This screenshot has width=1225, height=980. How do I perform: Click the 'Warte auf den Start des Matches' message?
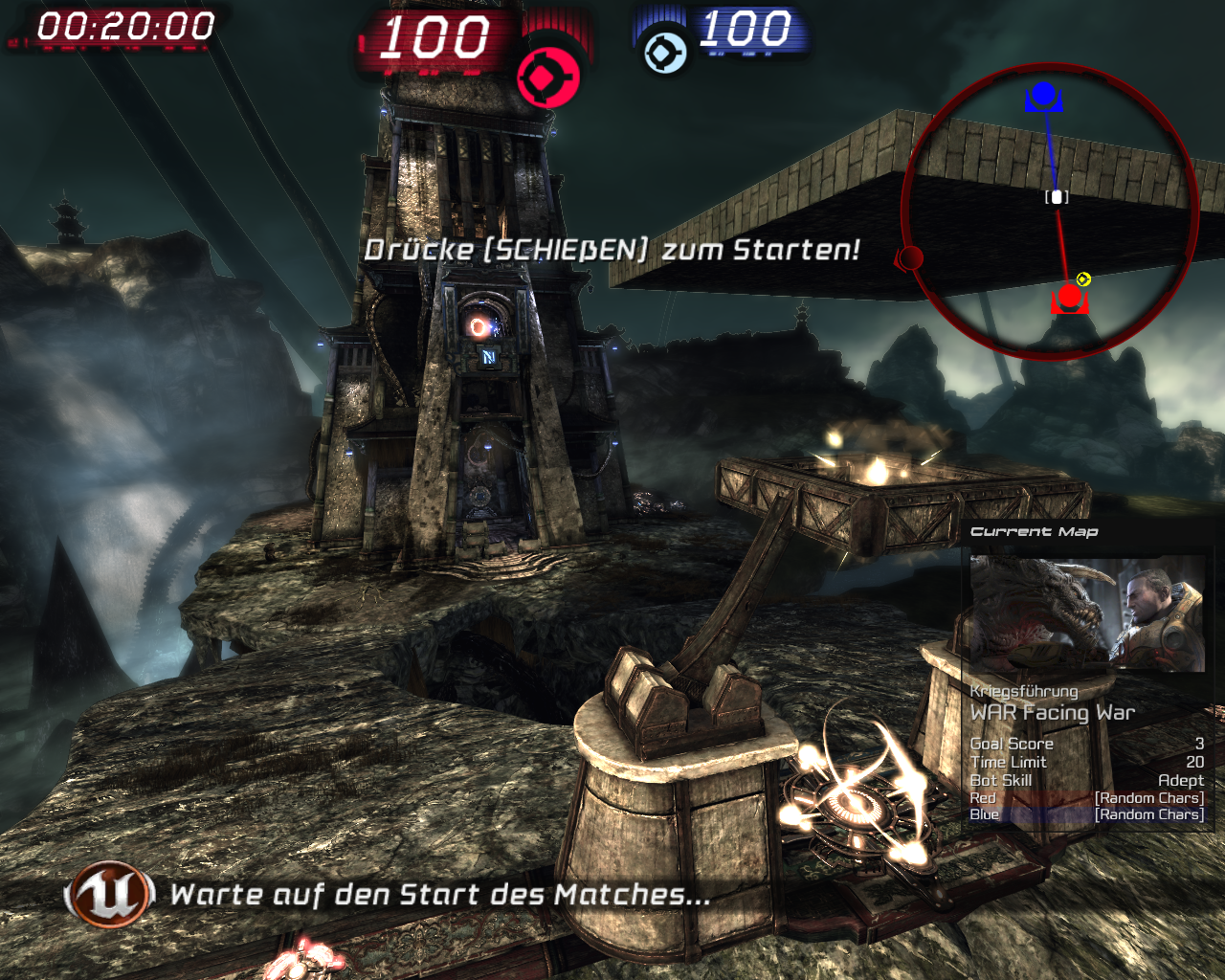[438, 896]
